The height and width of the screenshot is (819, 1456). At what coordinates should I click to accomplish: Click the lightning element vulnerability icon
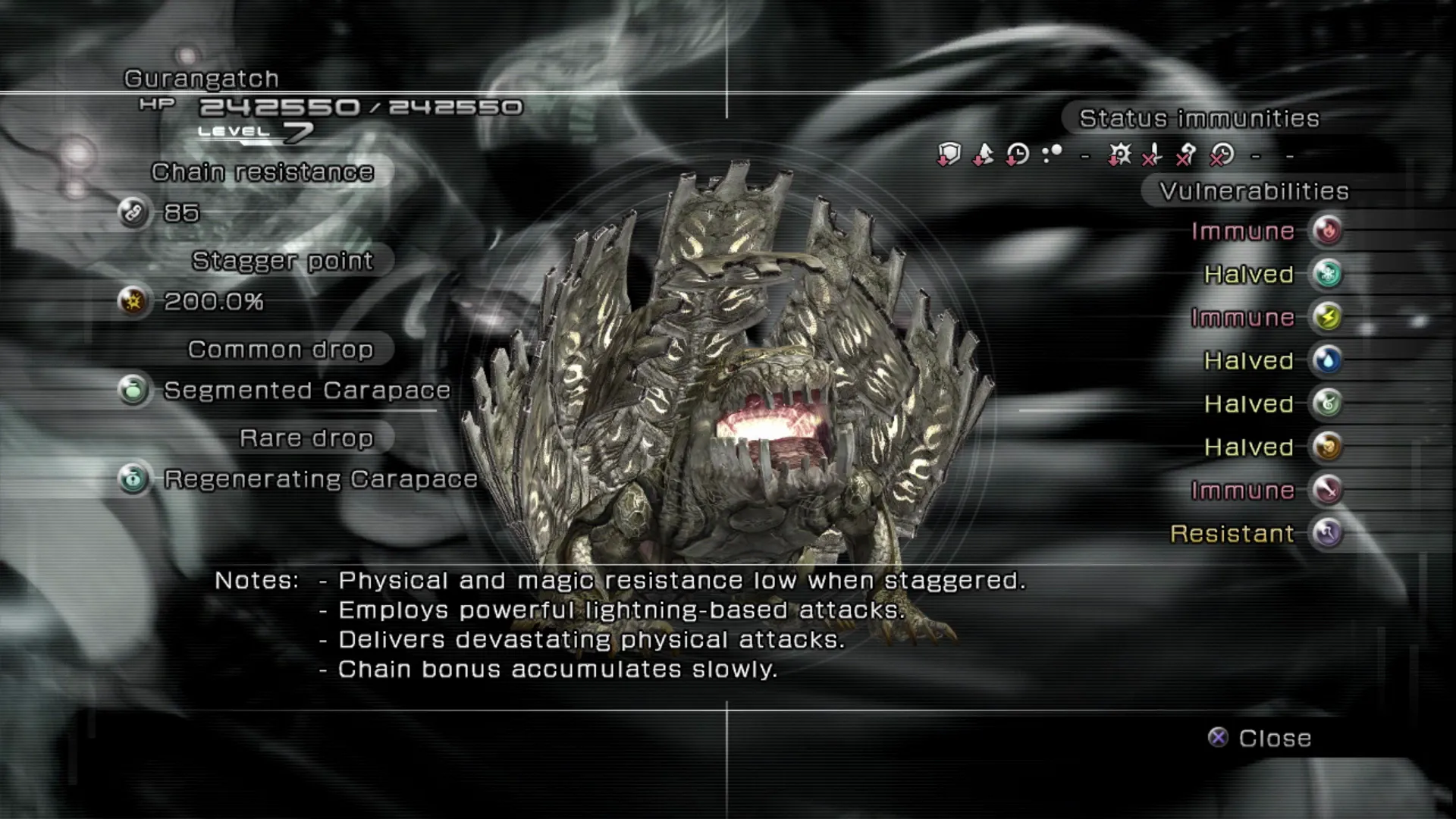pos(1328,317)
